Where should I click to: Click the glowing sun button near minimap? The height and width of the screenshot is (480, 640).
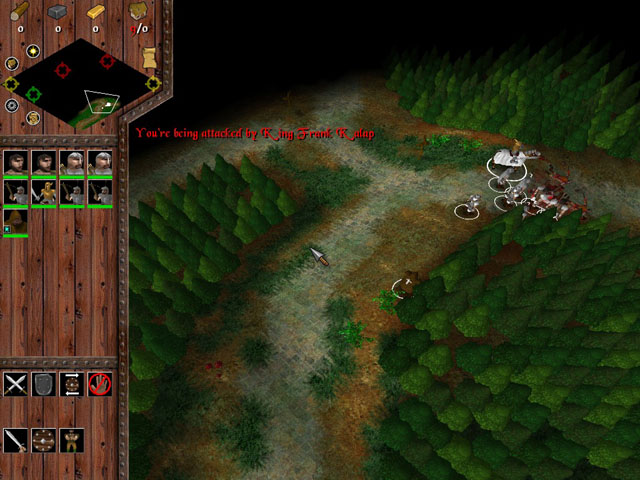point(32,50)
